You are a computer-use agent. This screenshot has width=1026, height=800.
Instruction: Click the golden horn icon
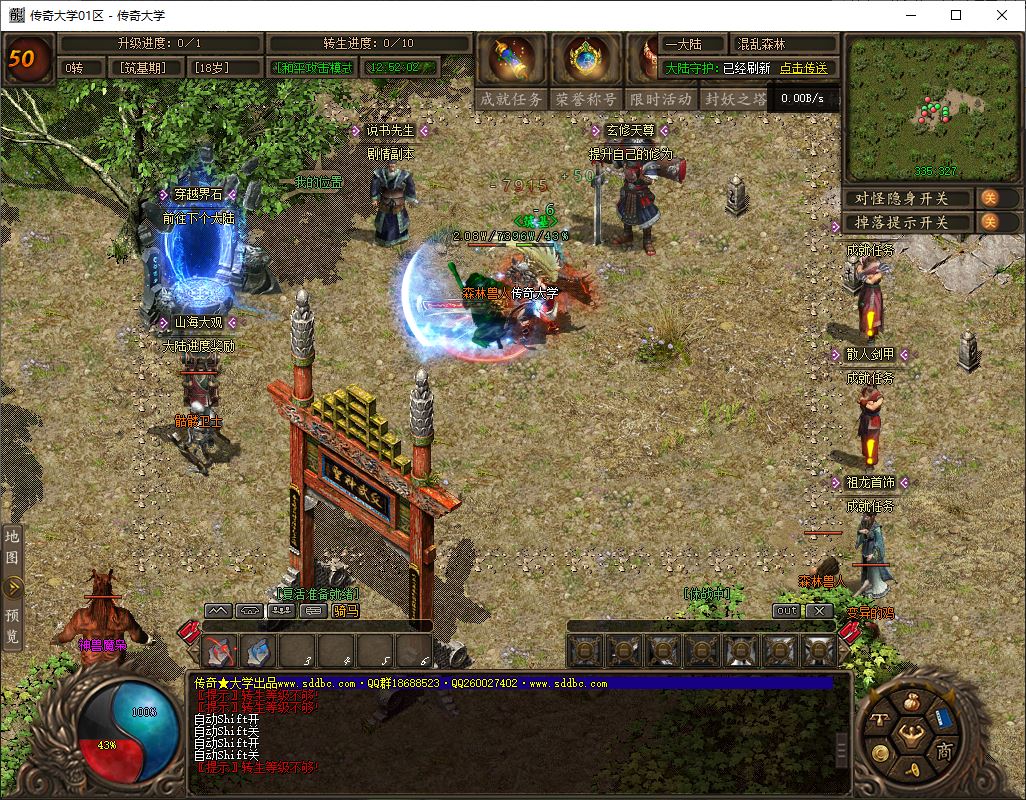coord(915,771)
